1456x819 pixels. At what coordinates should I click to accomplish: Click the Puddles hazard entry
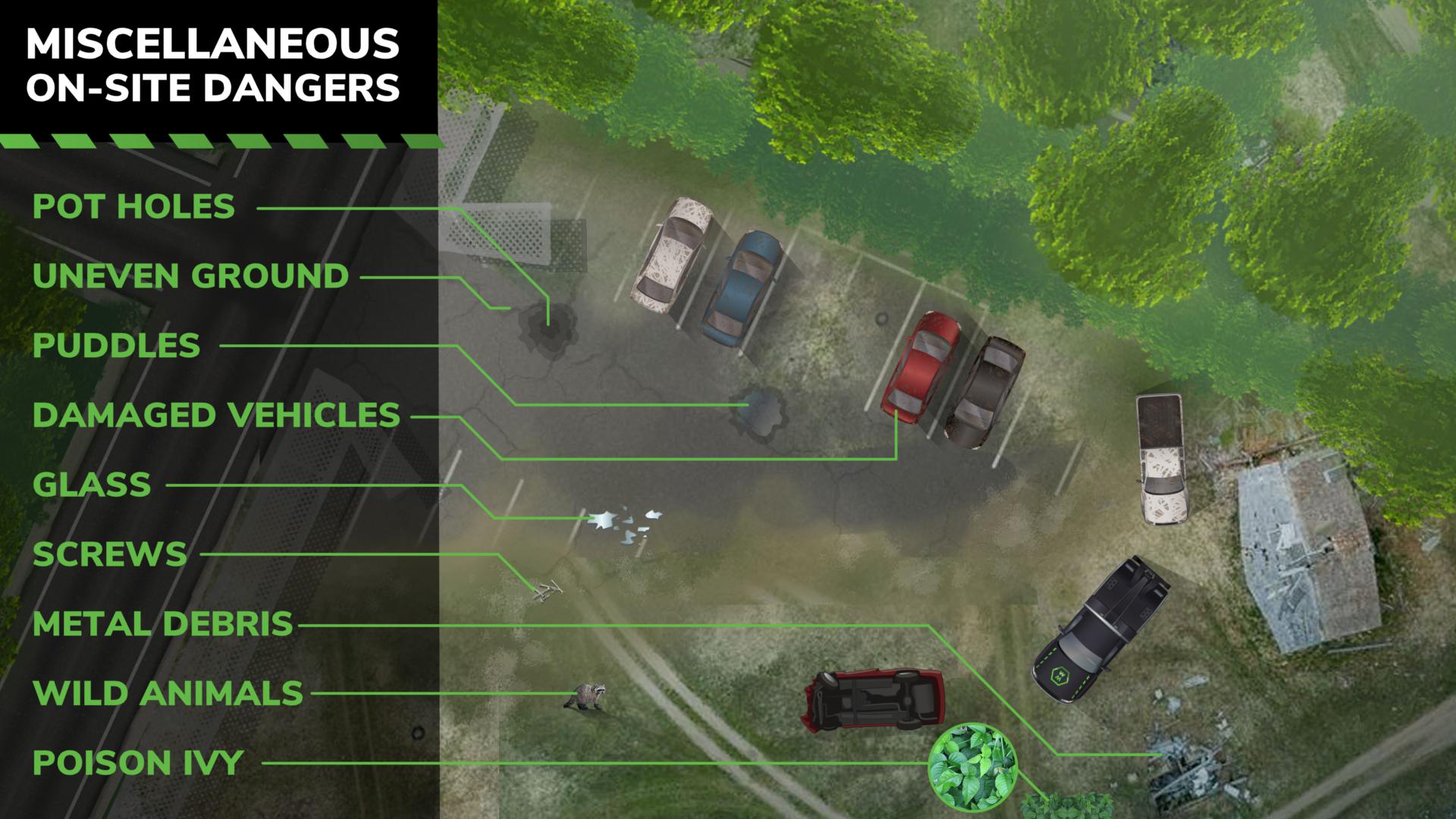click(x=116, y=346)
